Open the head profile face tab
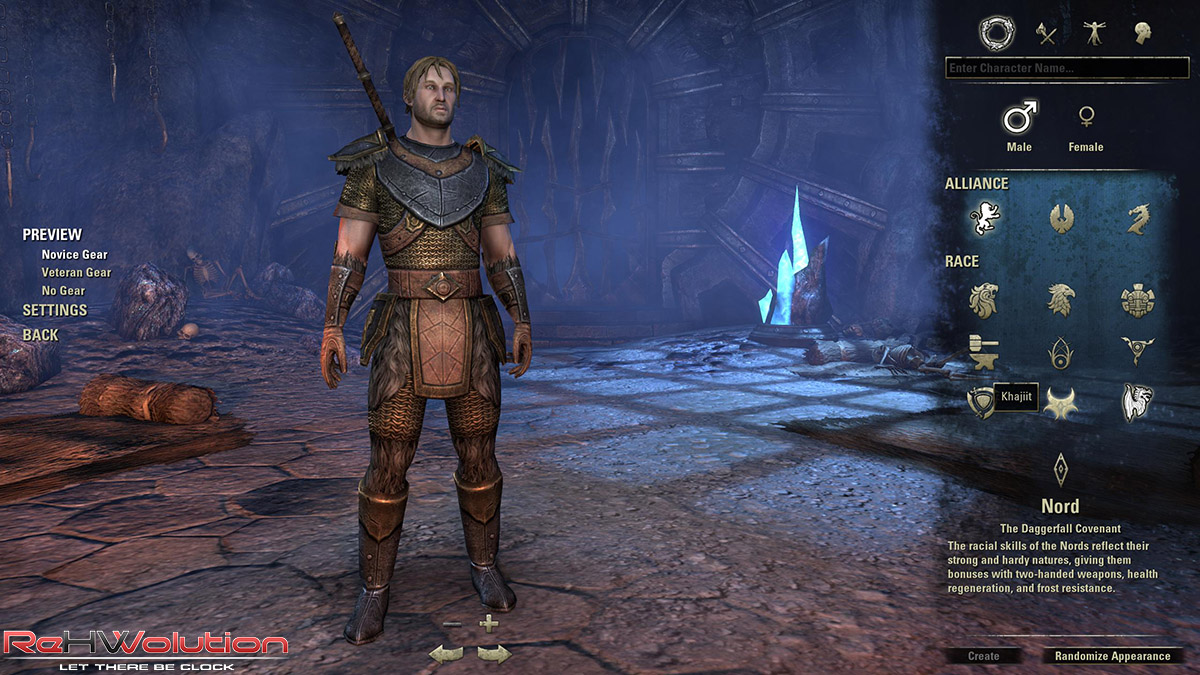Image resolution: width=1200 pixels, height=675 pixels. coord(1142,33)
